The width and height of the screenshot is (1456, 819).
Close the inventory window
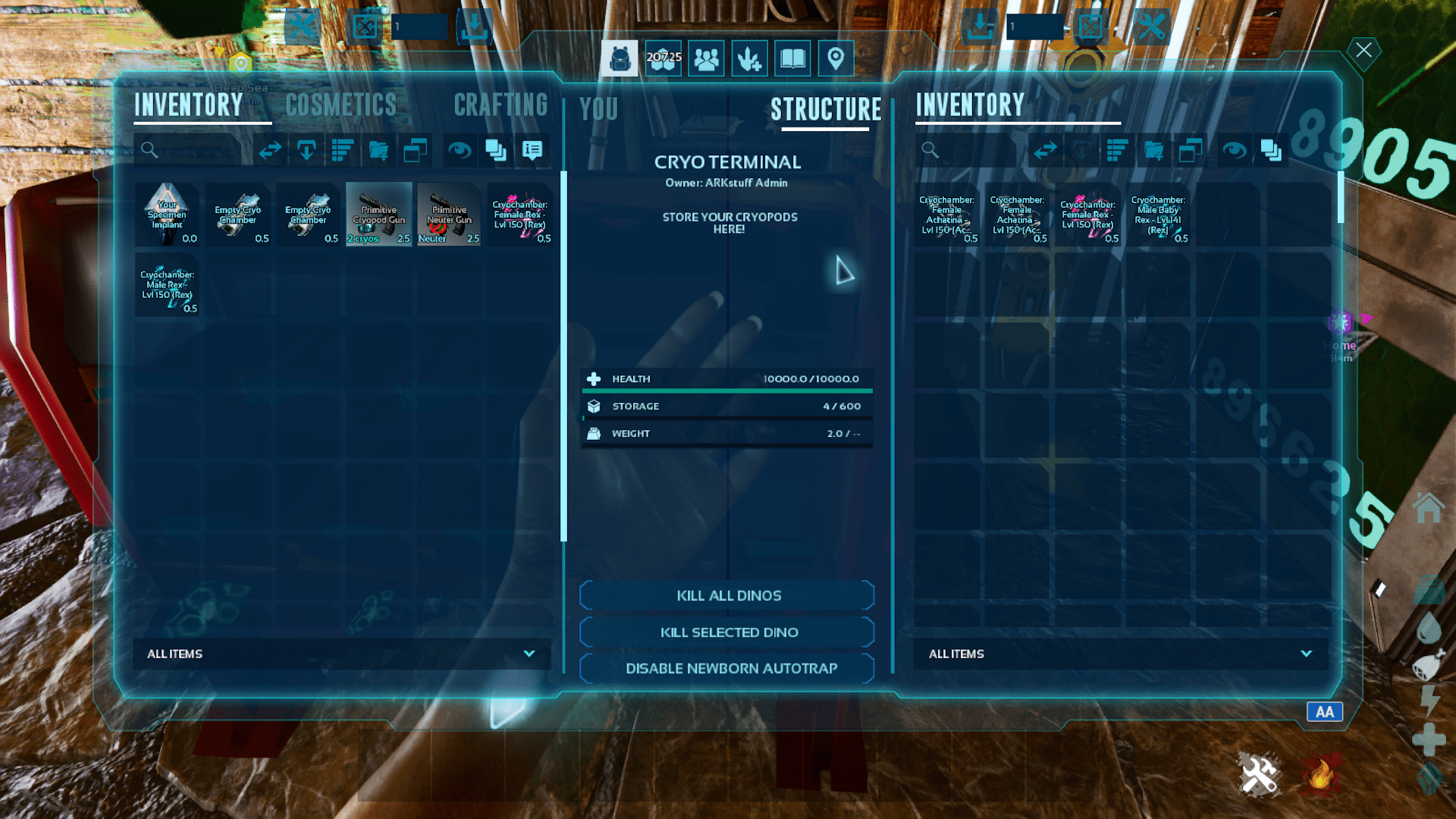coord(1363,51)
